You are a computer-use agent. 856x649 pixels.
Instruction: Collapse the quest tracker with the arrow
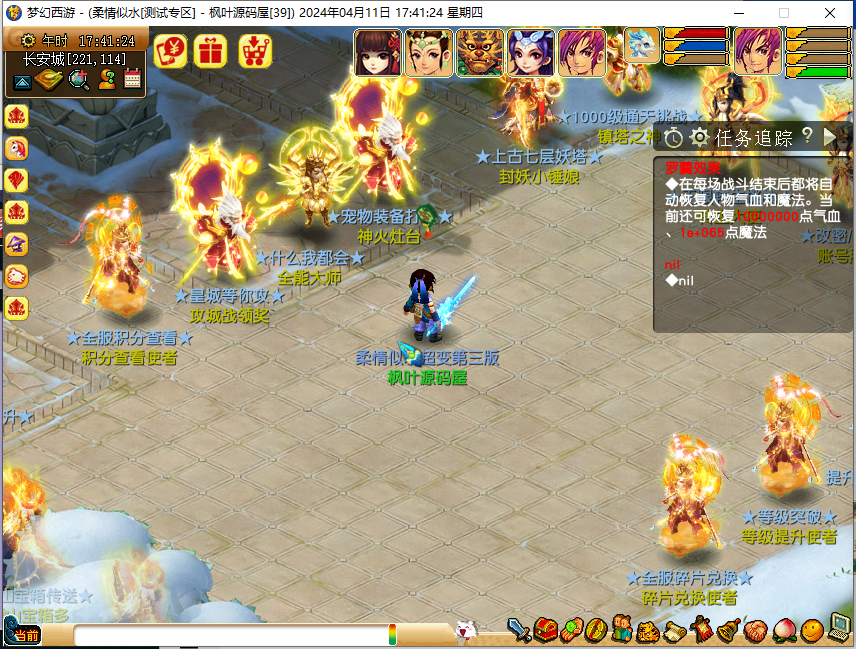pos(831,136)
